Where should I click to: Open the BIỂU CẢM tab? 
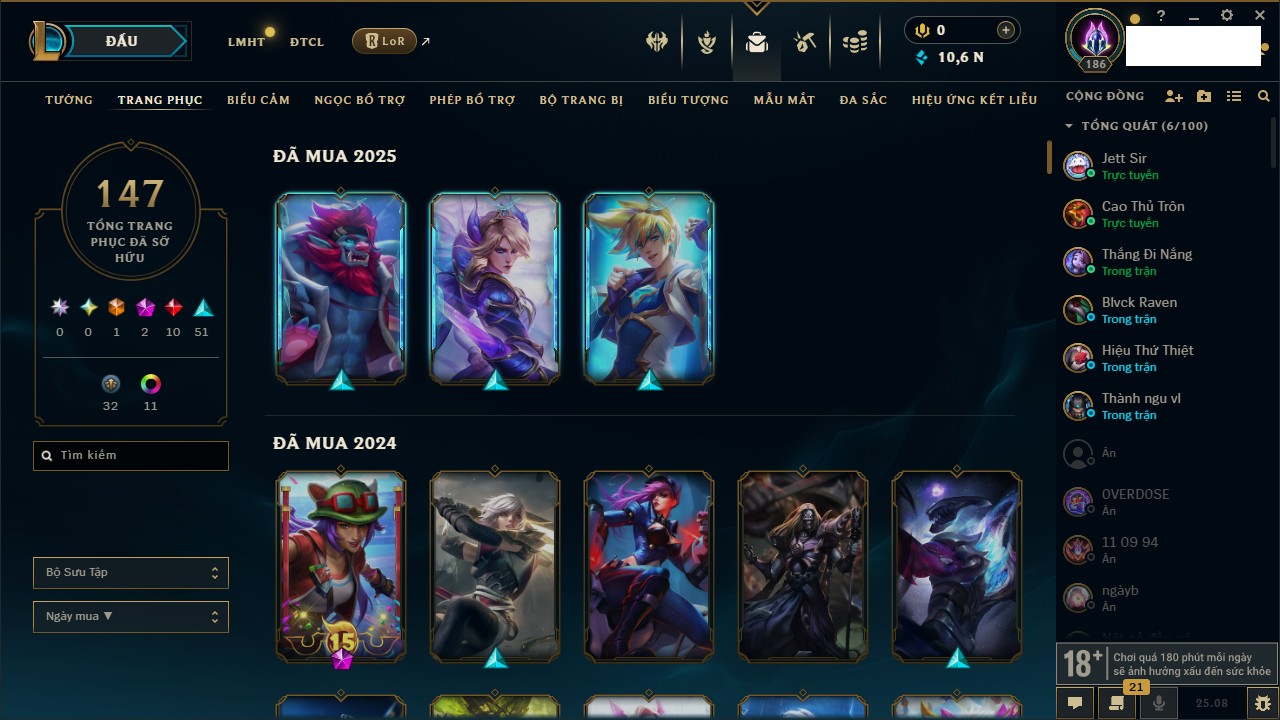(258, 100)
